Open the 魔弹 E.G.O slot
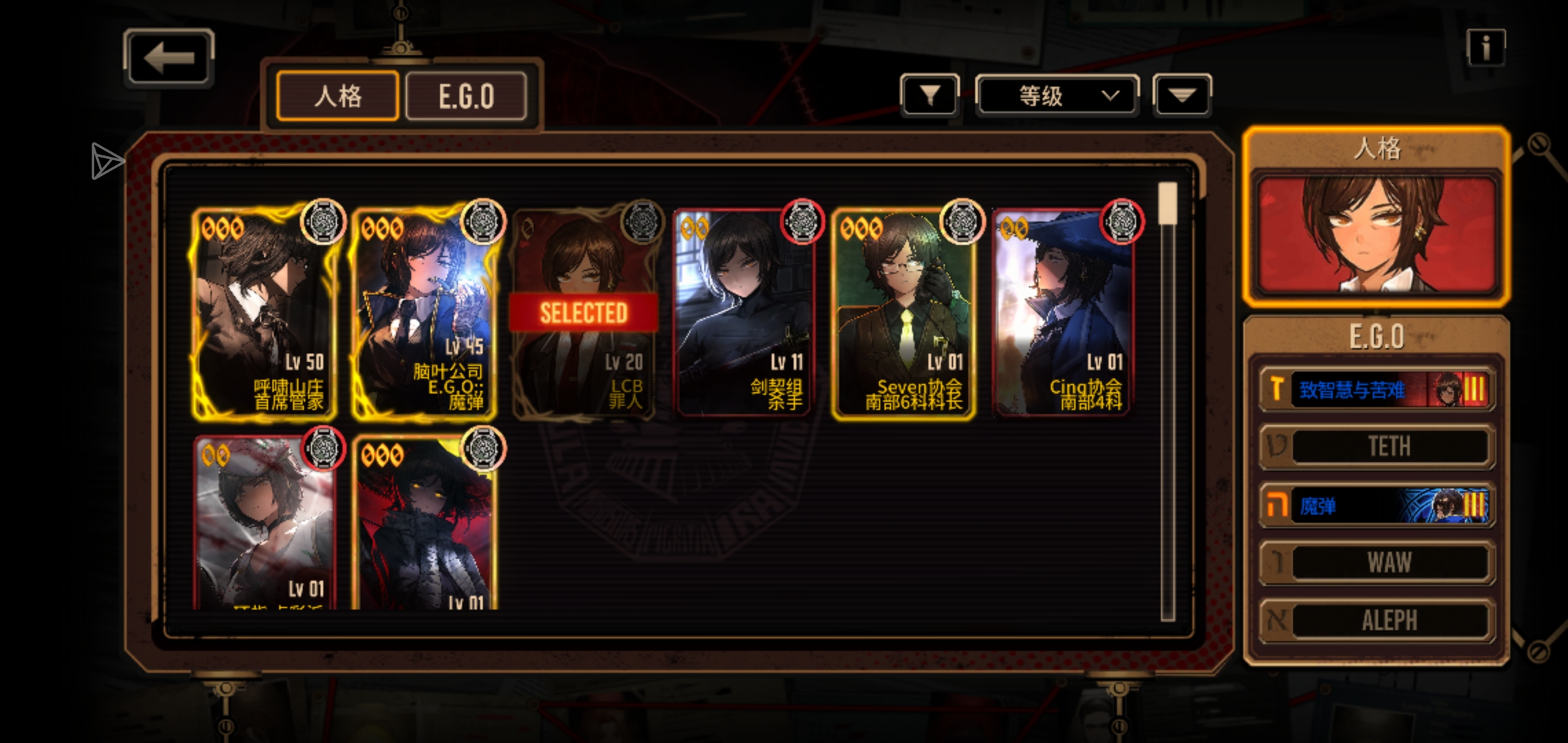Screen dimensions: 1568x743 point(1377,506)
